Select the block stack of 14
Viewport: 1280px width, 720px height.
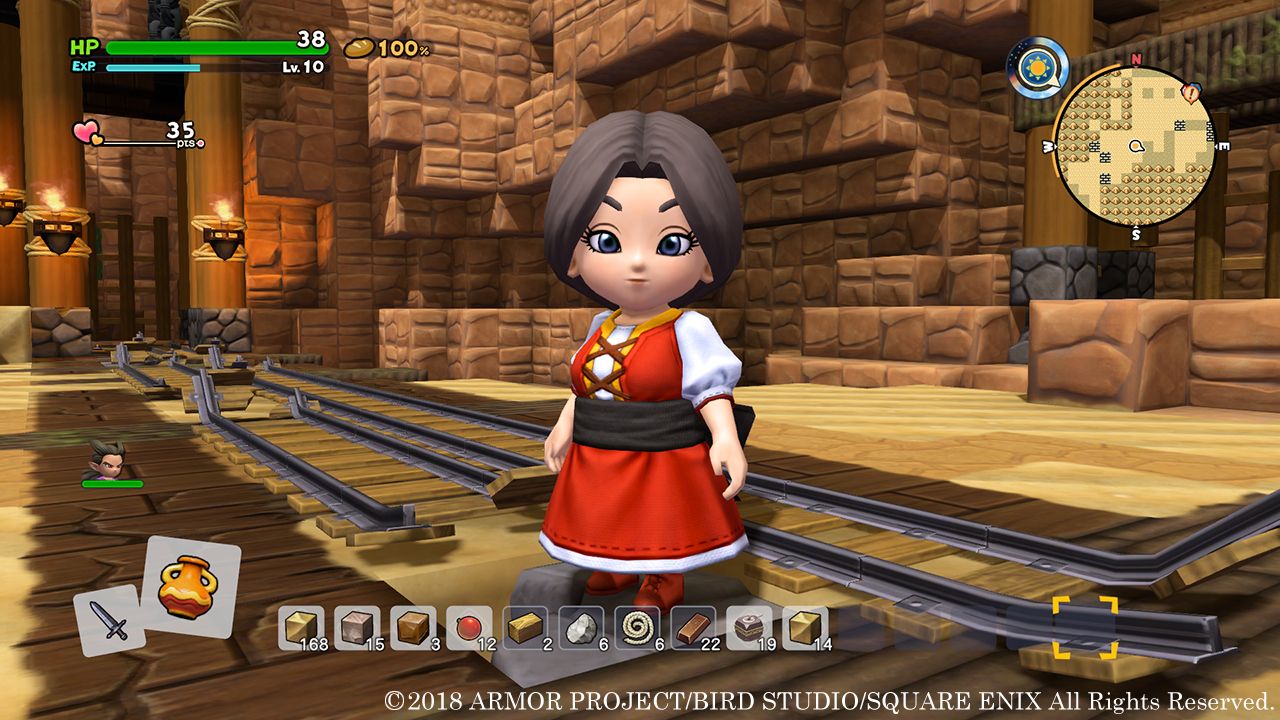(805, 627)
